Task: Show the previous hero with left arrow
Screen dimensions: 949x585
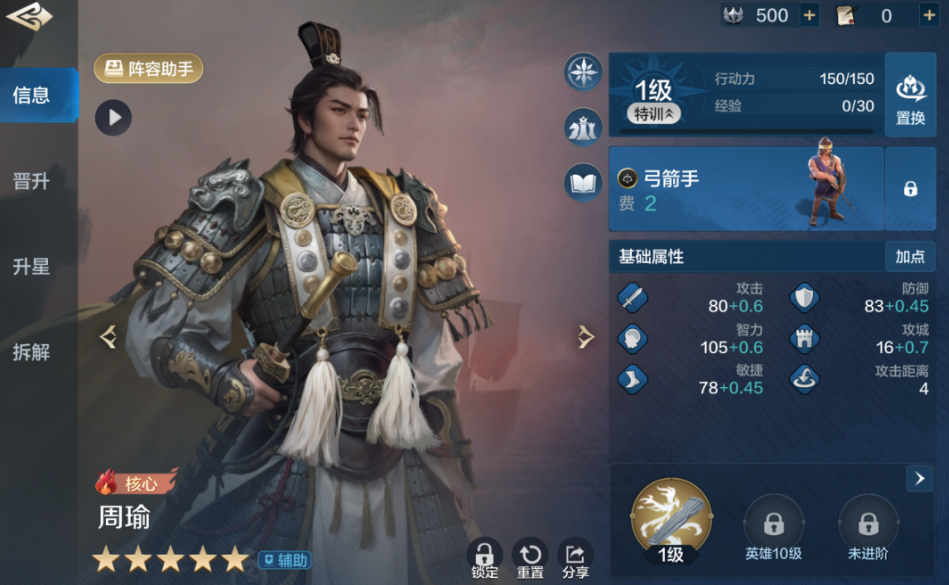Action: tap(109, 337)
